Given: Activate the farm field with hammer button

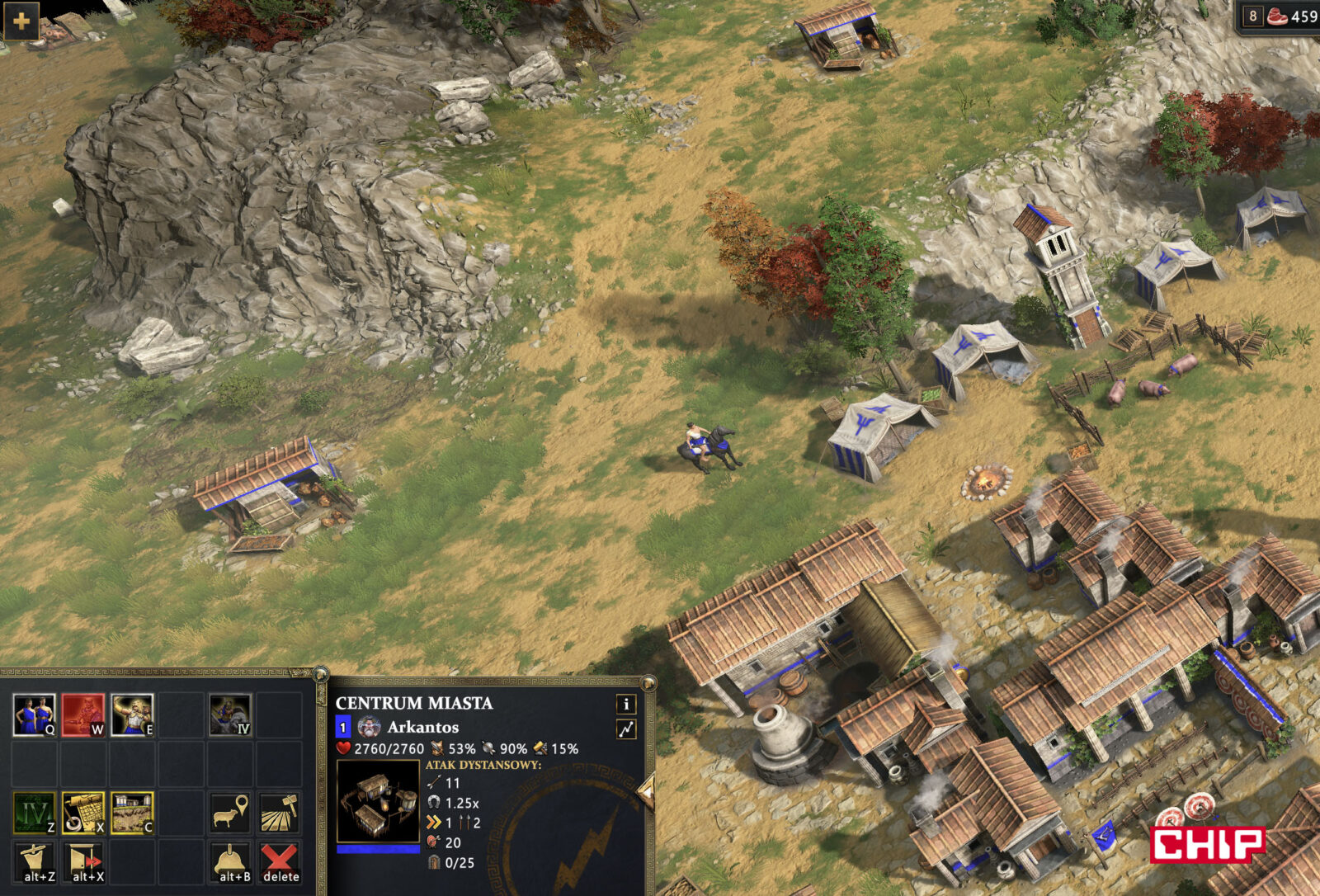Looking at the screenshot, I should click(280, 813).
